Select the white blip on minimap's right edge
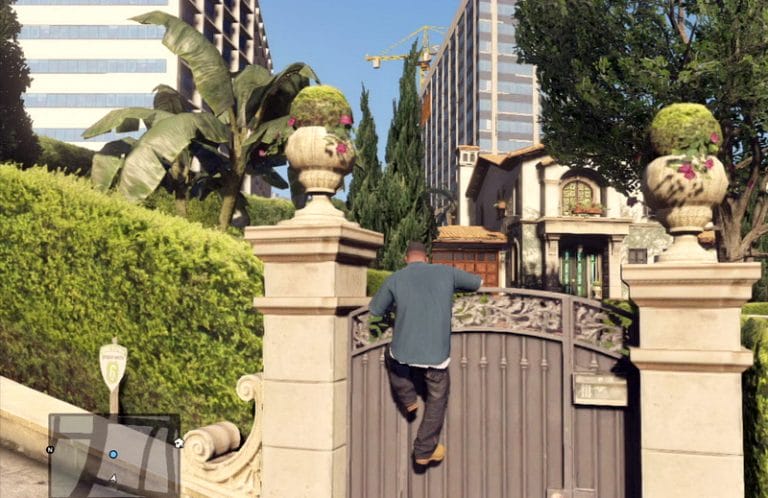Viewport: 768px width, 498px height. pos(178,442)
